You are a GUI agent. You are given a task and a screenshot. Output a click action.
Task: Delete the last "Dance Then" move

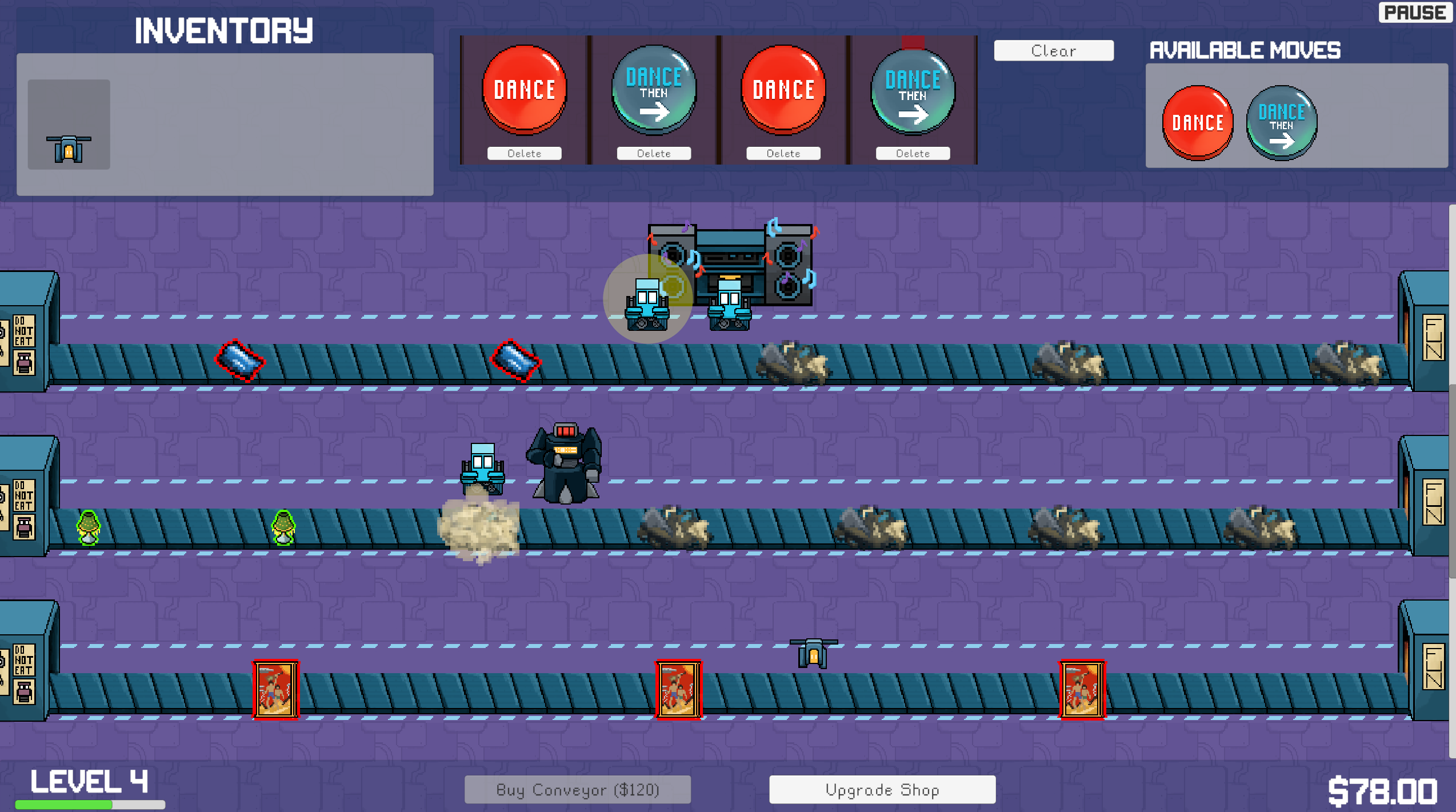(913, 153)
